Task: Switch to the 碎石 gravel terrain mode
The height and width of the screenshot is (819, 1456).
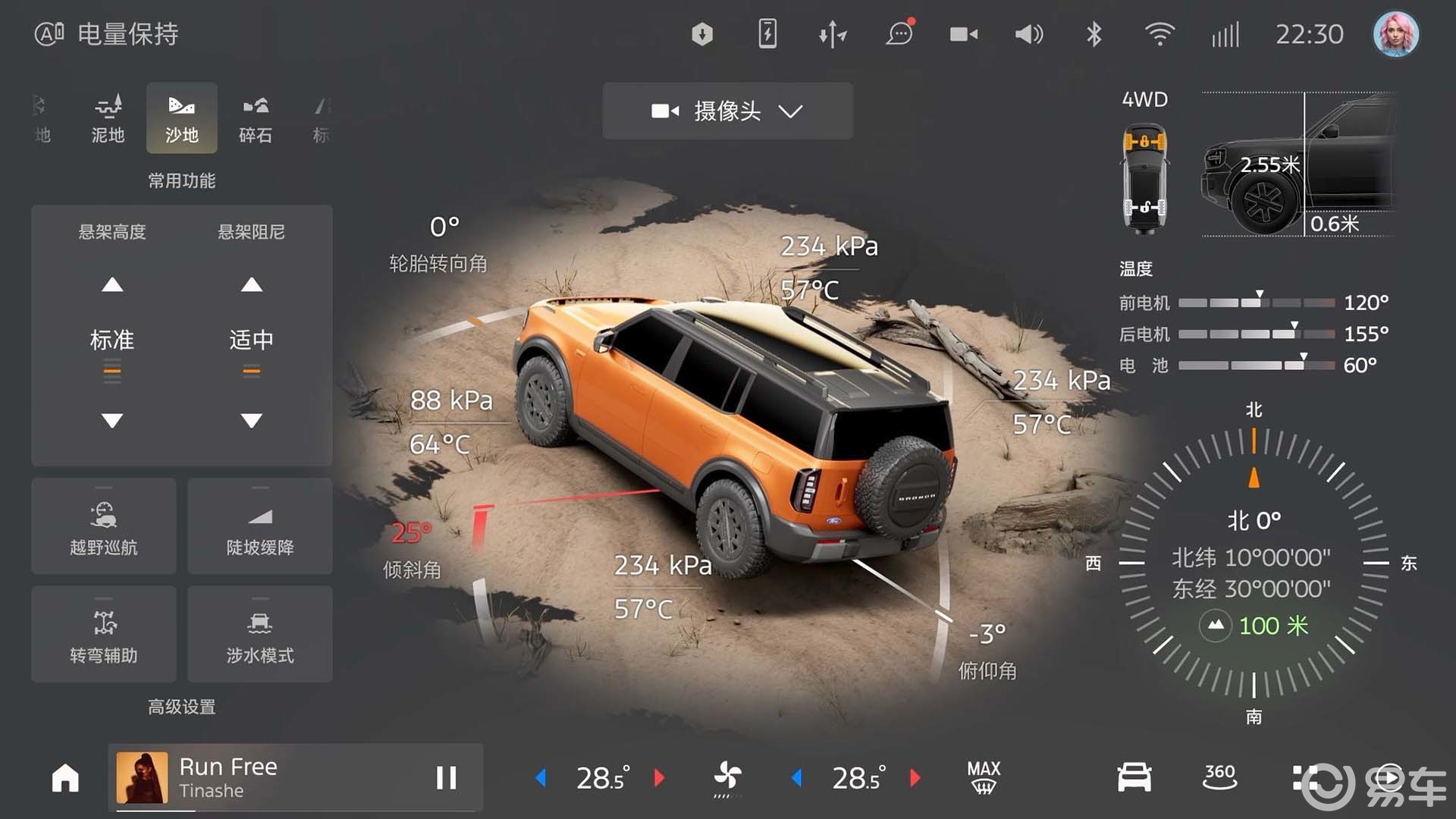Action: coord(255,118)
